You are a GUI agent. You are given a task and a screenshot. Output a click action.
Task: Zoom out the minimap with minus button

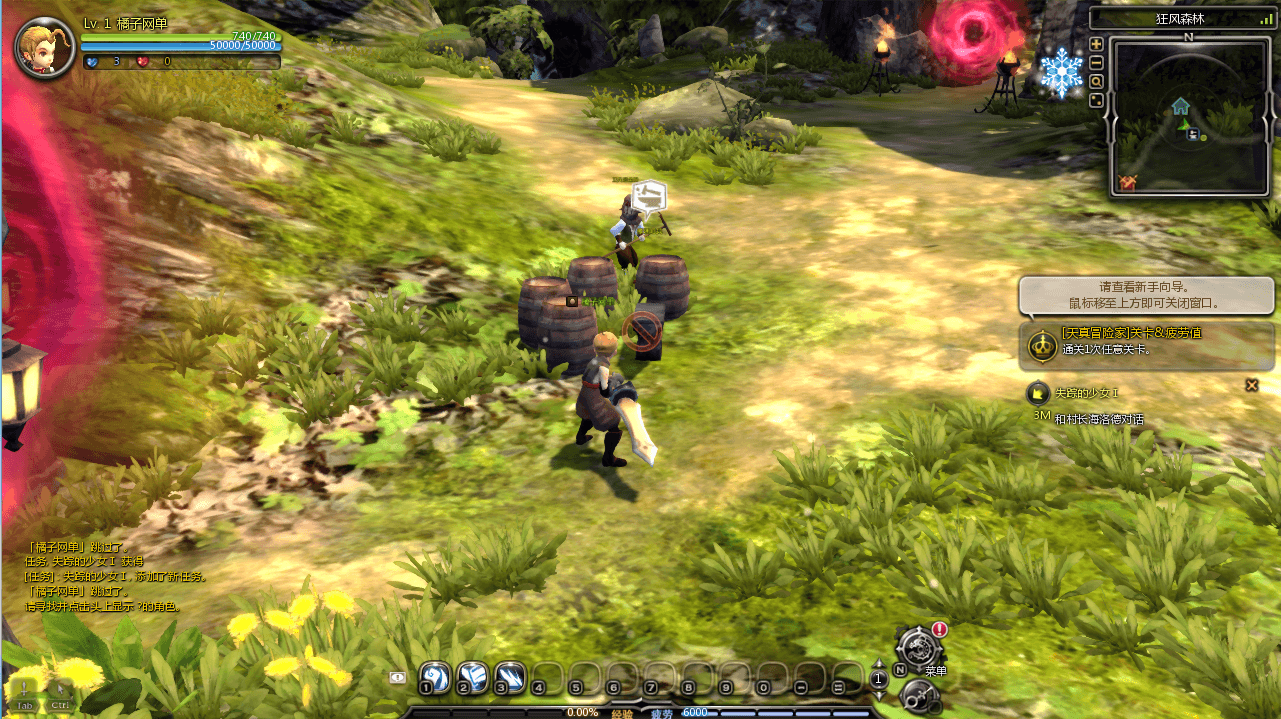[1096, 62]
